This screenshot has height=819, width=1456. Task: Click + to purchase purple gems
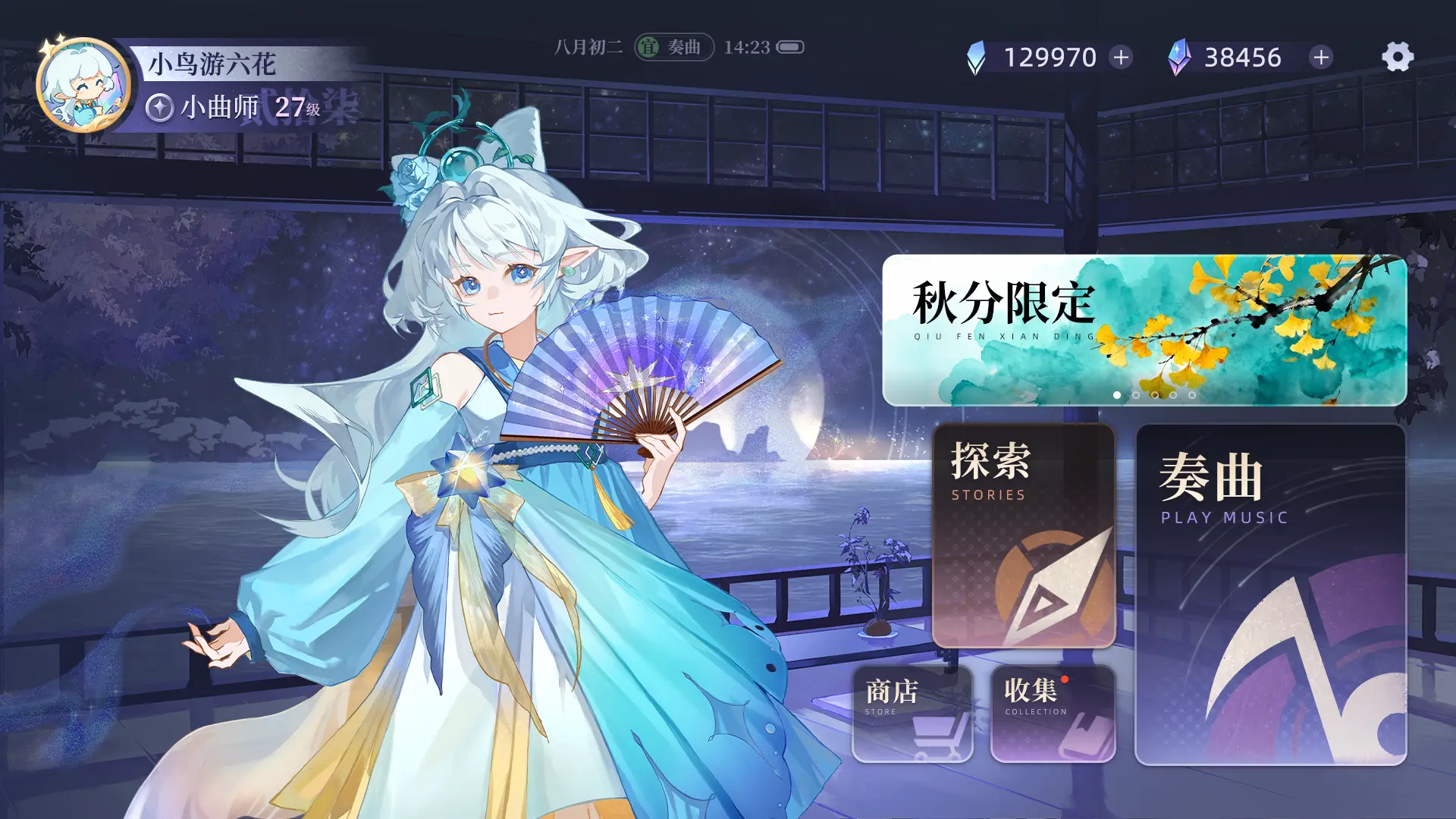[1319, 55]
